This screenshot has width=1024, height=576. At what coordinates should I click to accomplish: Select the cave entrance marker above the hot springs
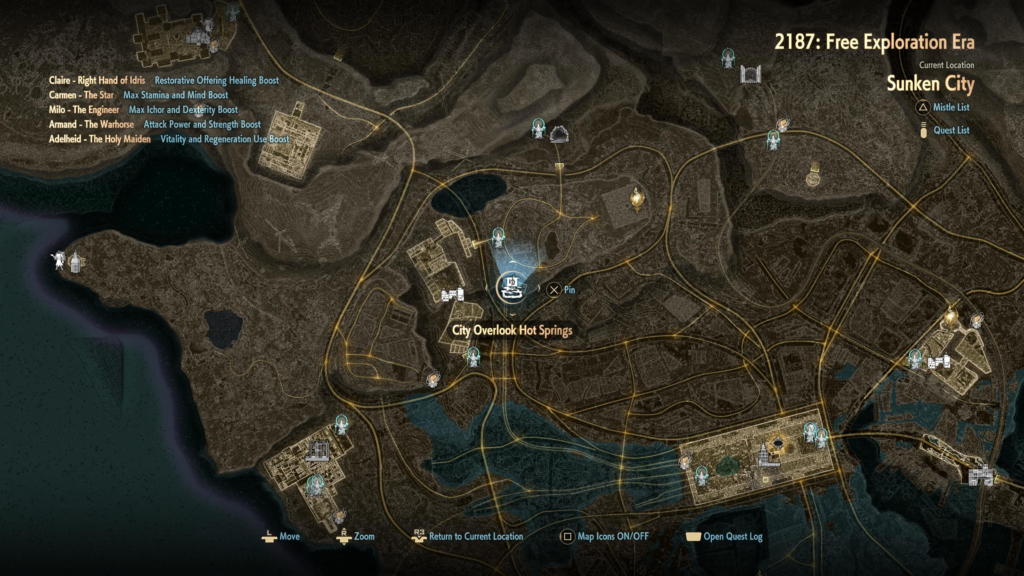coord(560,134)
